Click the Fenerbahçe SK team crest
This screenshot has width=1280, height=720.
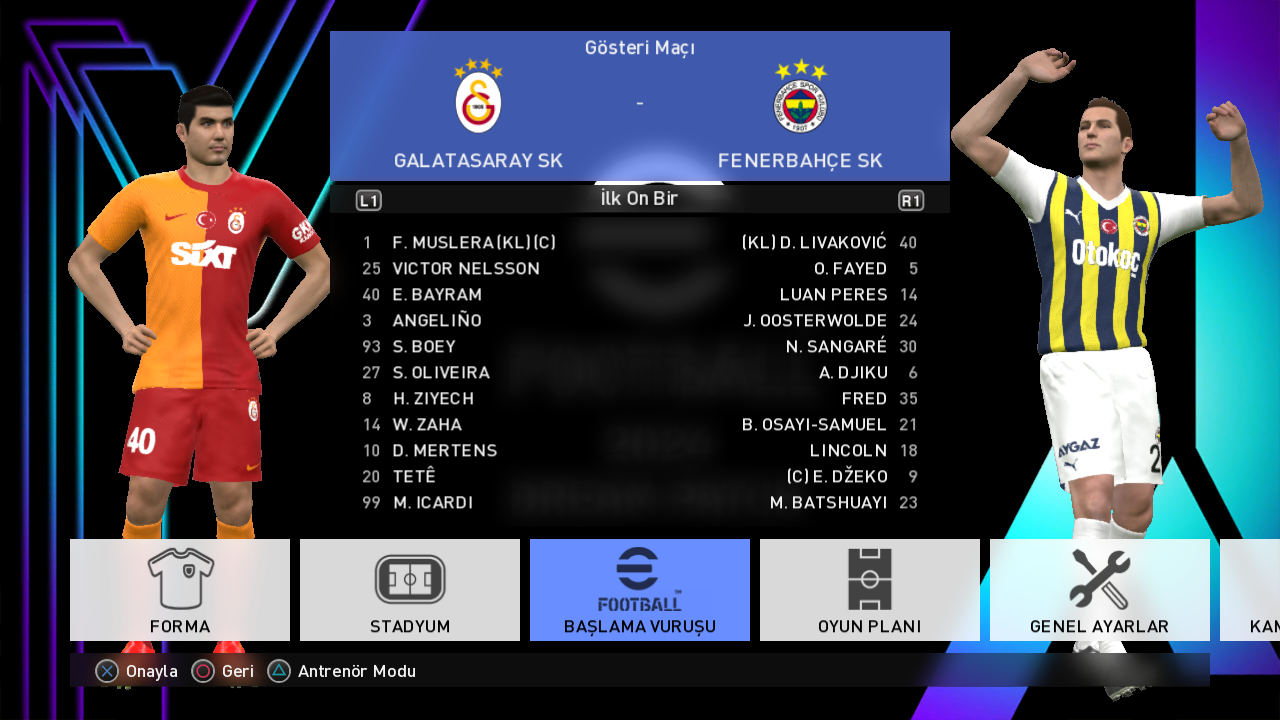click(800, 98)
